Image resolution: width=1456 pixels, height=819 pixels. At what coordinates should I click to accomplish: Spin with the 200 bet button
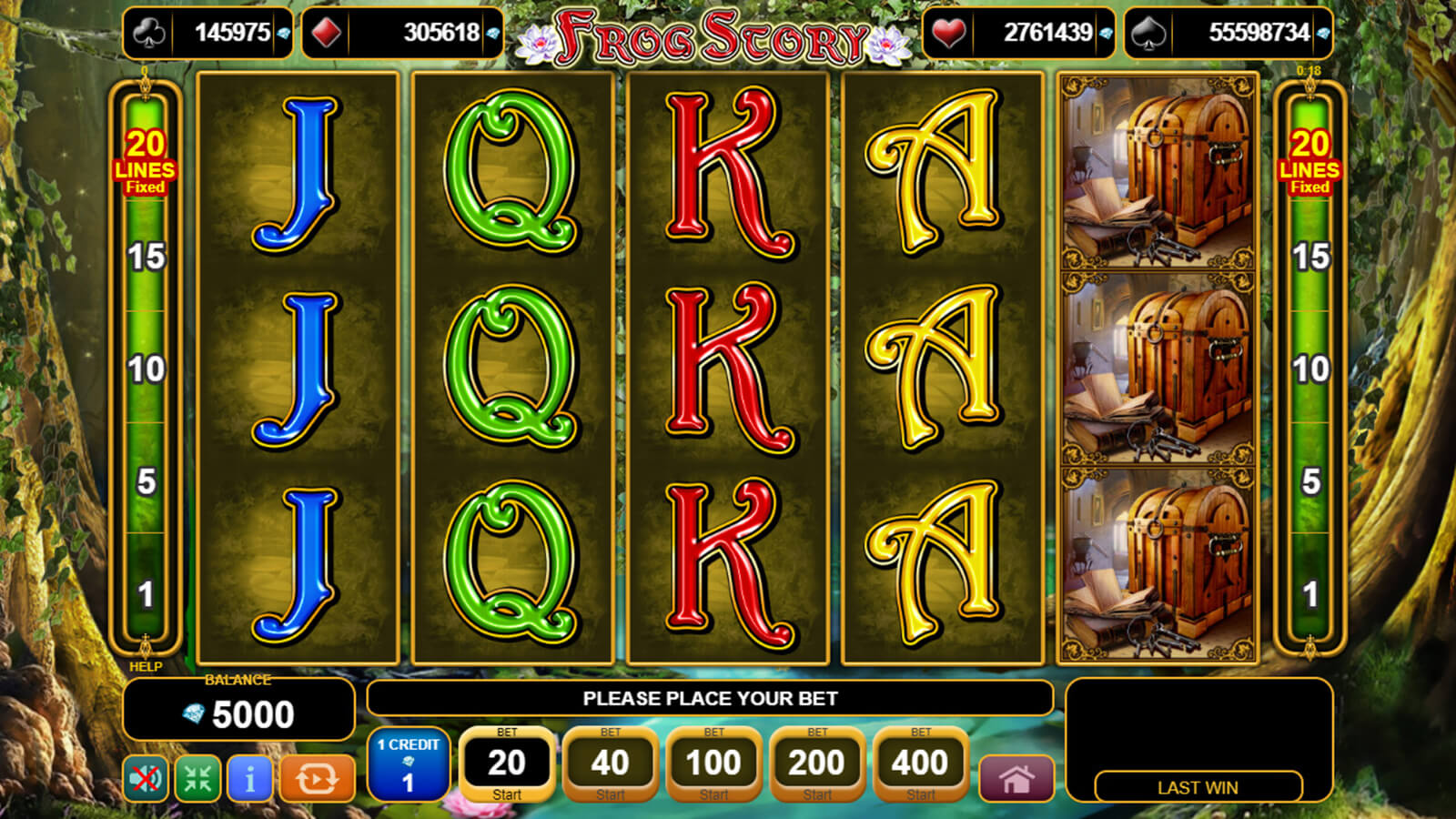click(x=816, y=763)
